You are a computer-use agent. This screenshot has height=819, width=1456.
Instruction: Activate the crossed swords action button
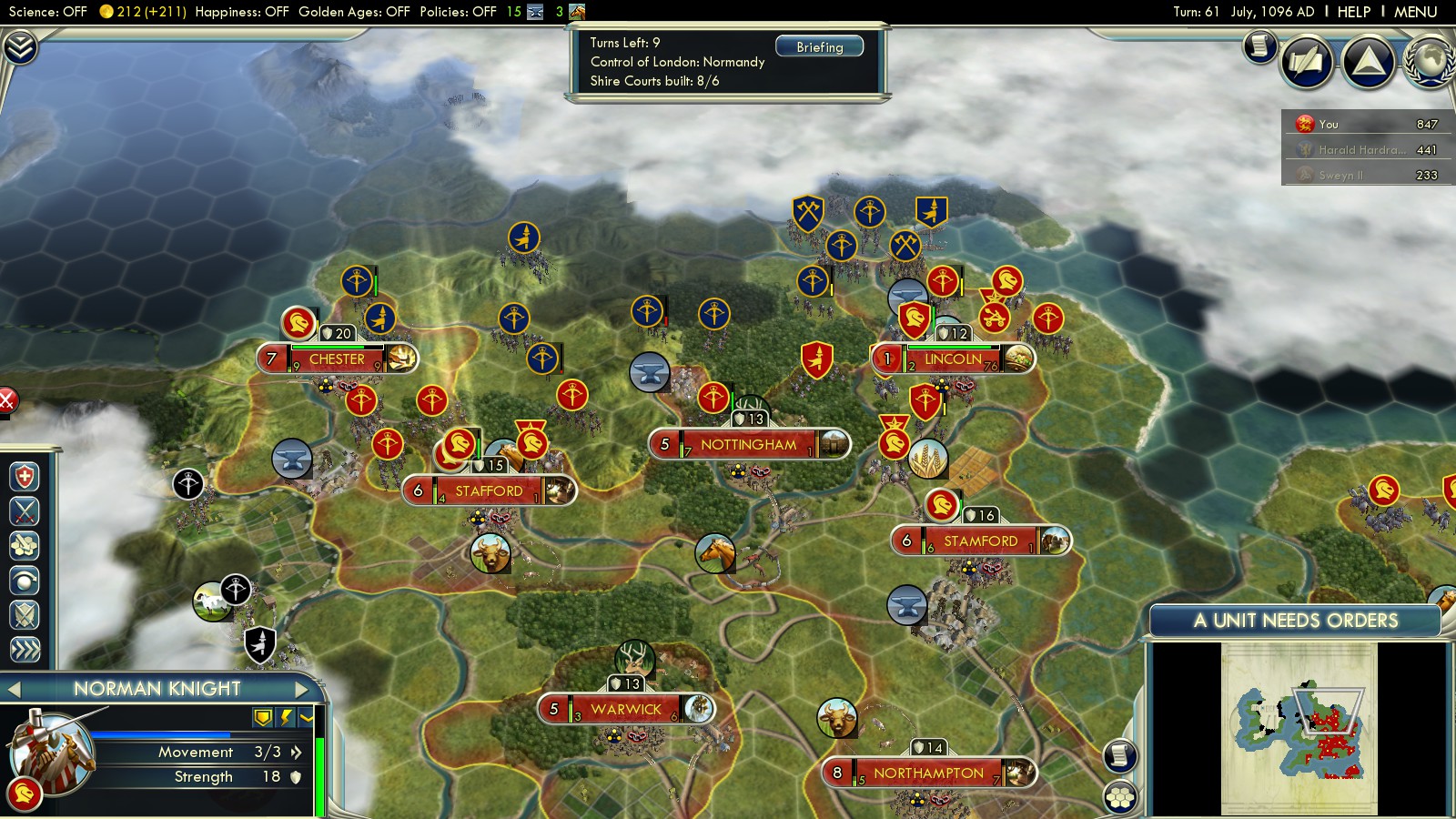(x=25, y=511)
